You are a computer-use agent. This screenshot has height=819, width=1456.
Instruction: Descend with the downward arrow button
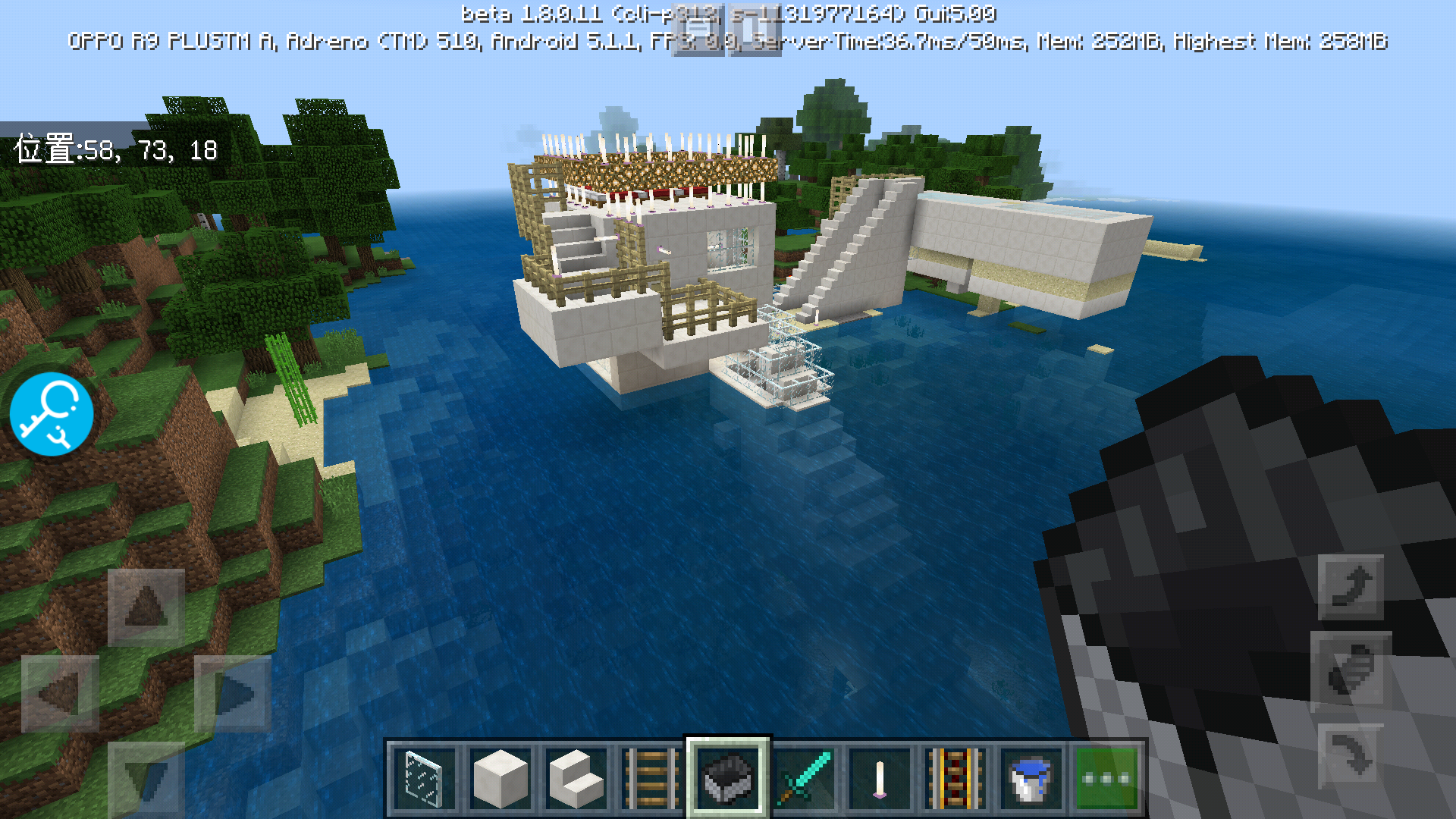click(1351, 755)
